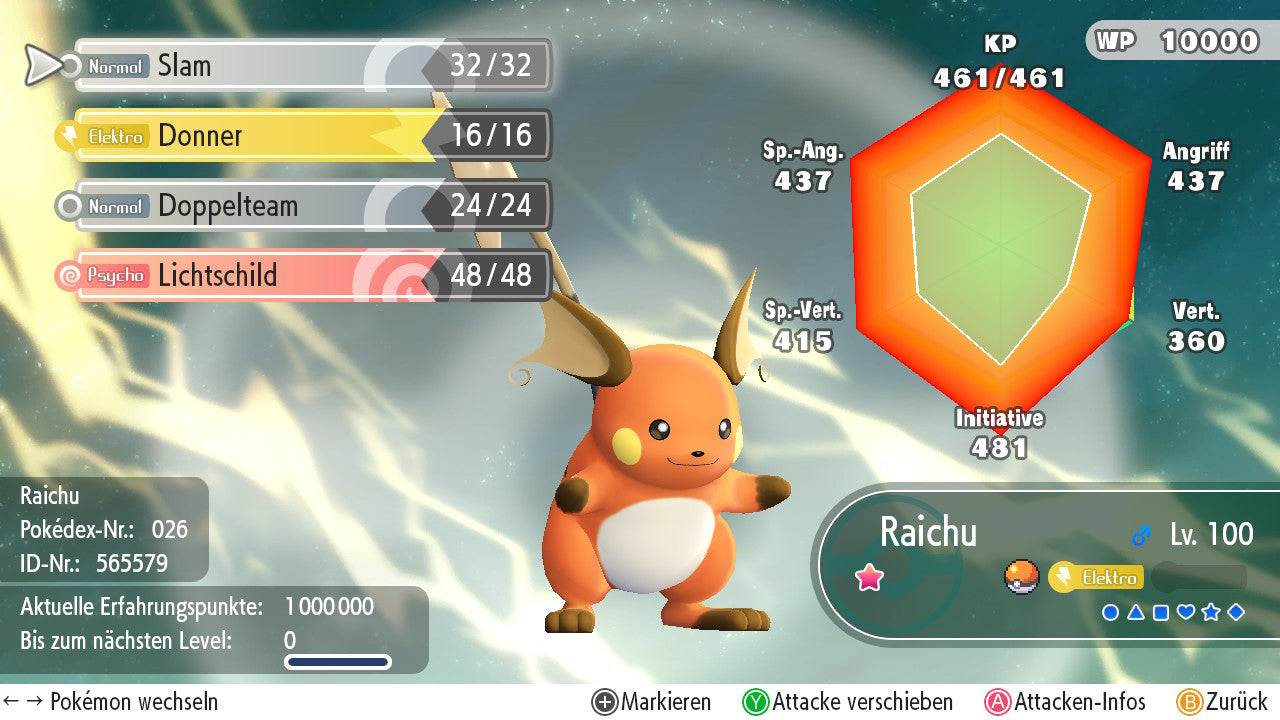The image size is (1280, 720).
Task: Toggle the blue star marking
Action: 1211,612
